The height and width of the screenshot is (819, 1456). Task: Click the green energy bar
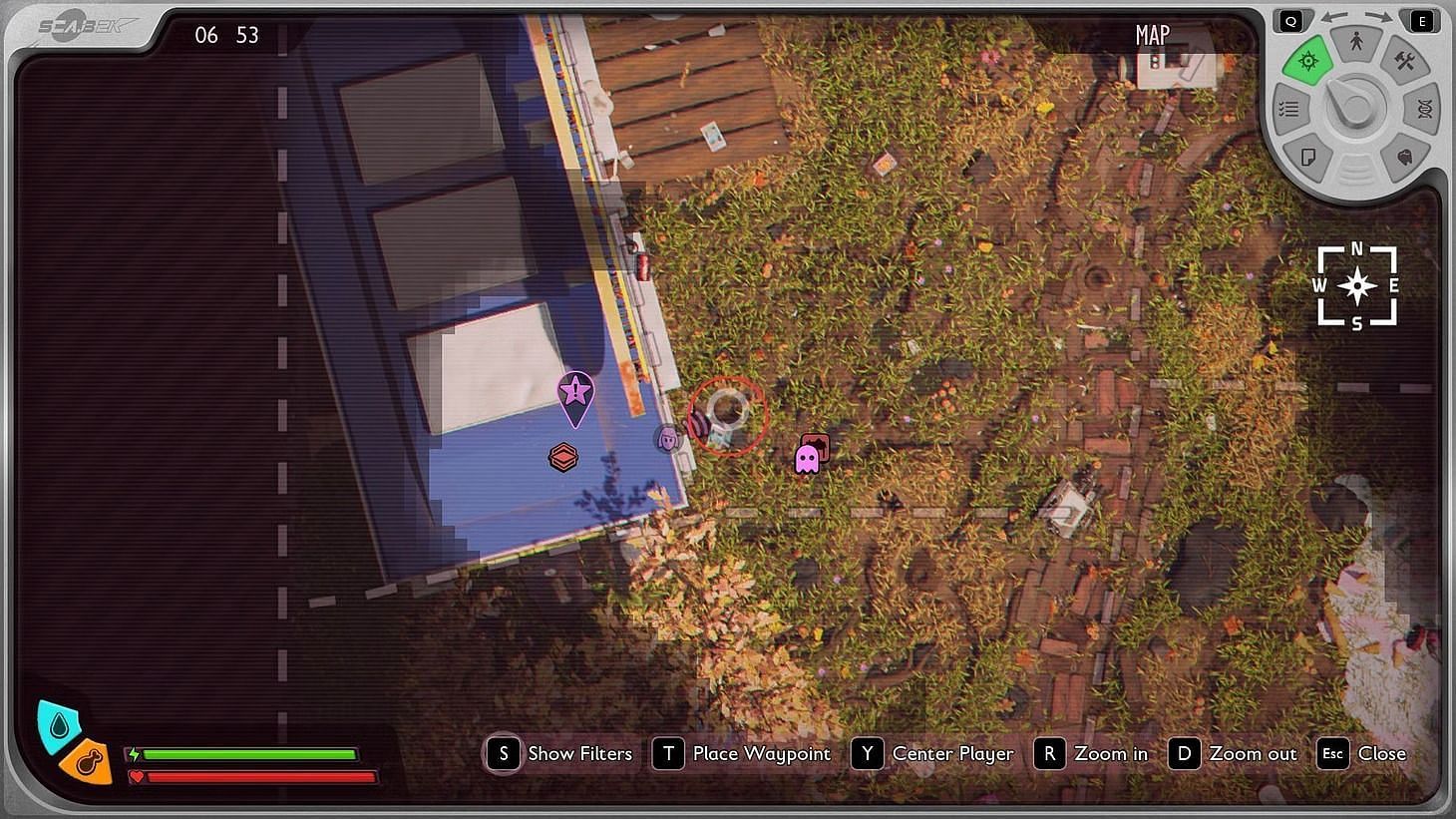(x=249, y=755)
